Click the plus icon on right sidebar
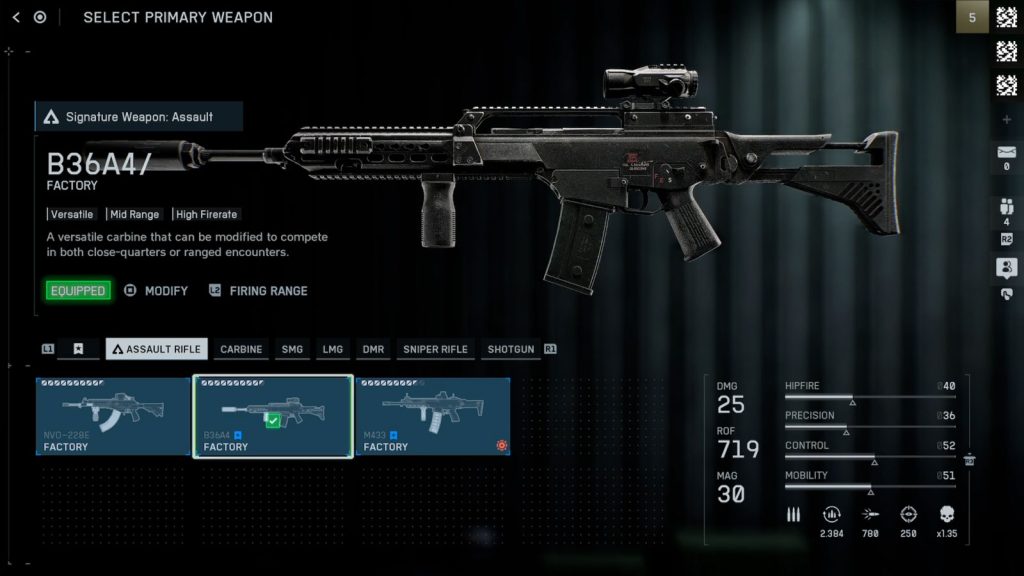 point(1006,120)
